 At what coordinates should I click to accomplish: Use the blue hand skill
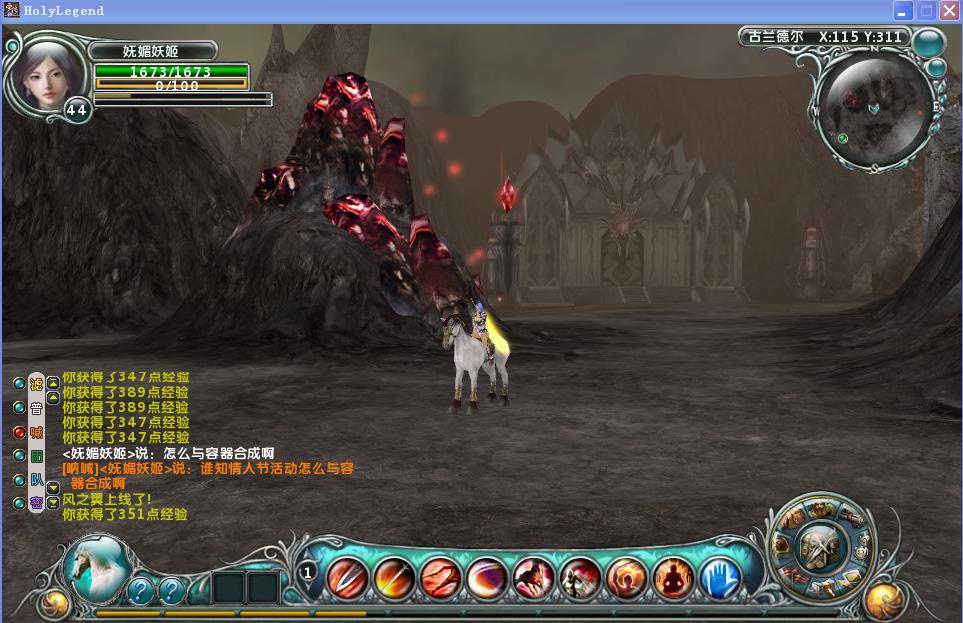pyautogui.click(x=719, y=577)
